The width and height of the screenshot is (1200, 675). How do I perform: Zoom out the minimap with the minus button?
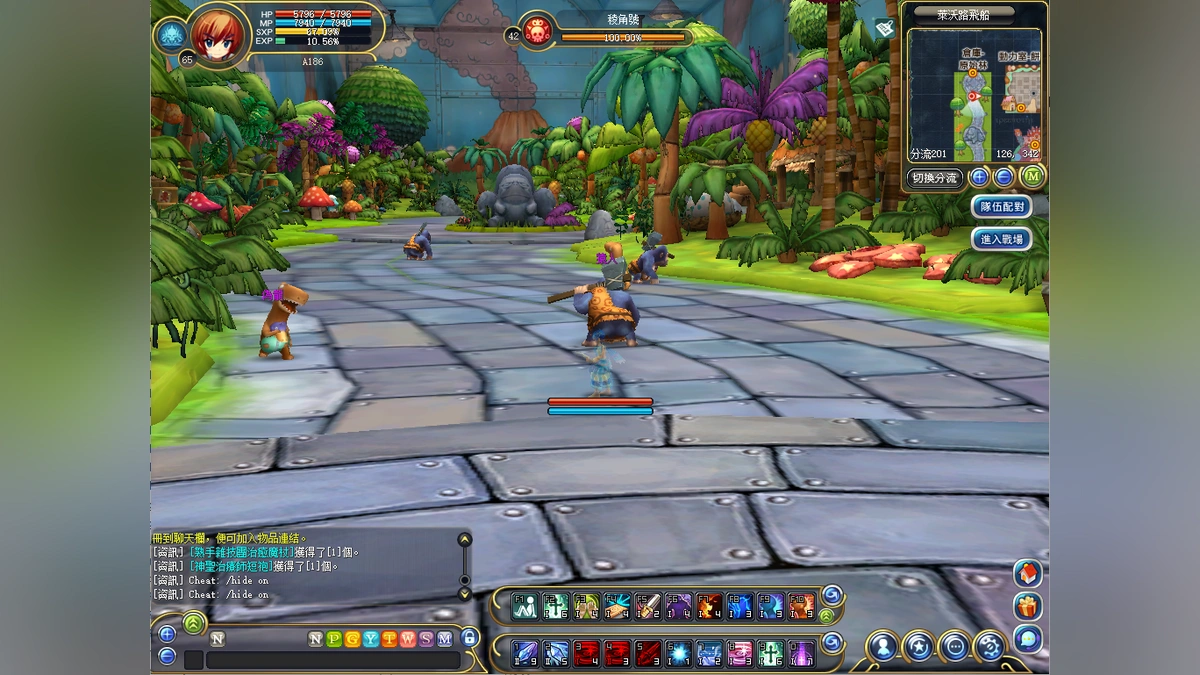click(1004, 178)
